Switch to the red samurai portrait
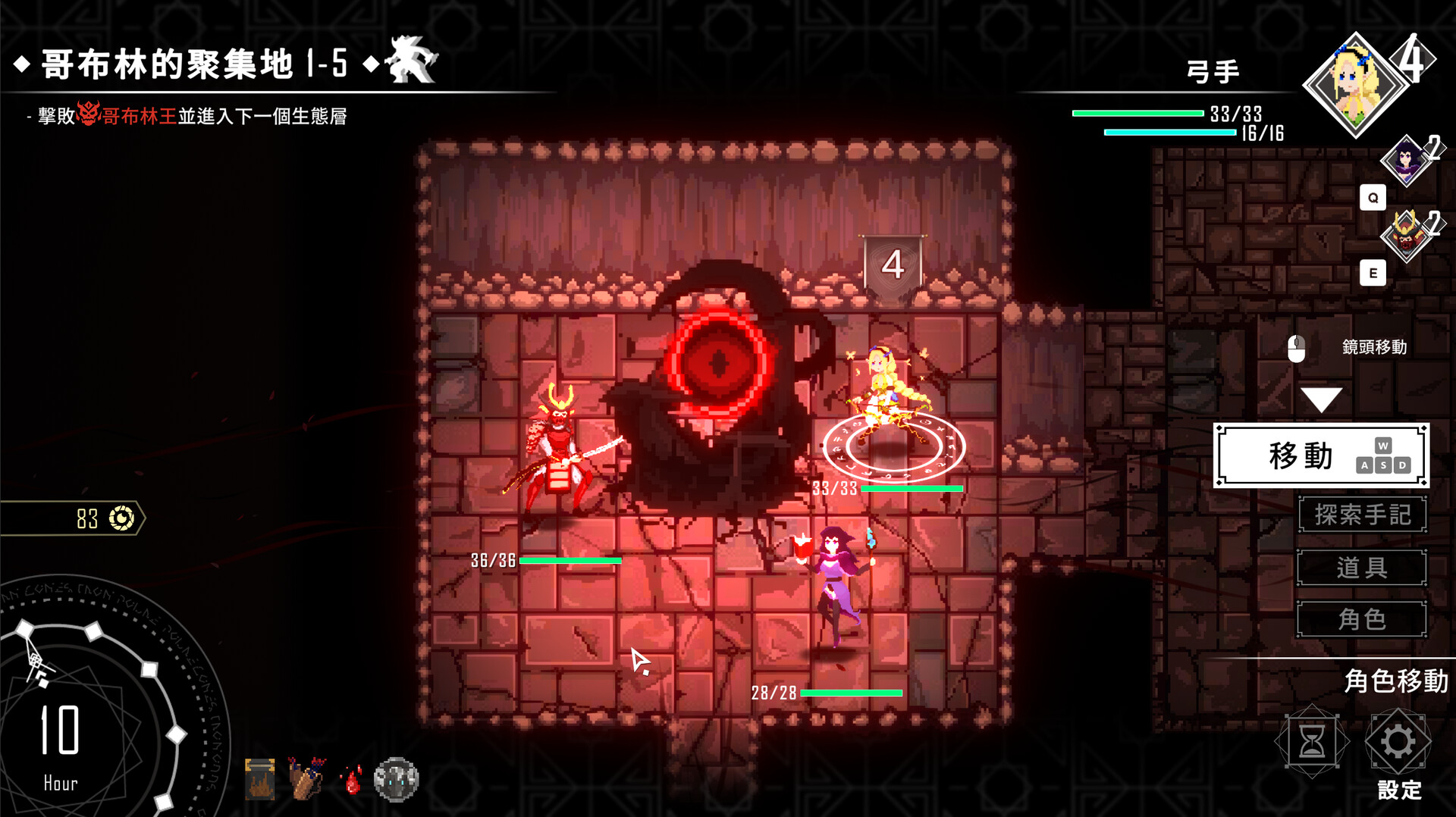Screen dimensions: 1456x817 click(1406, 235)
